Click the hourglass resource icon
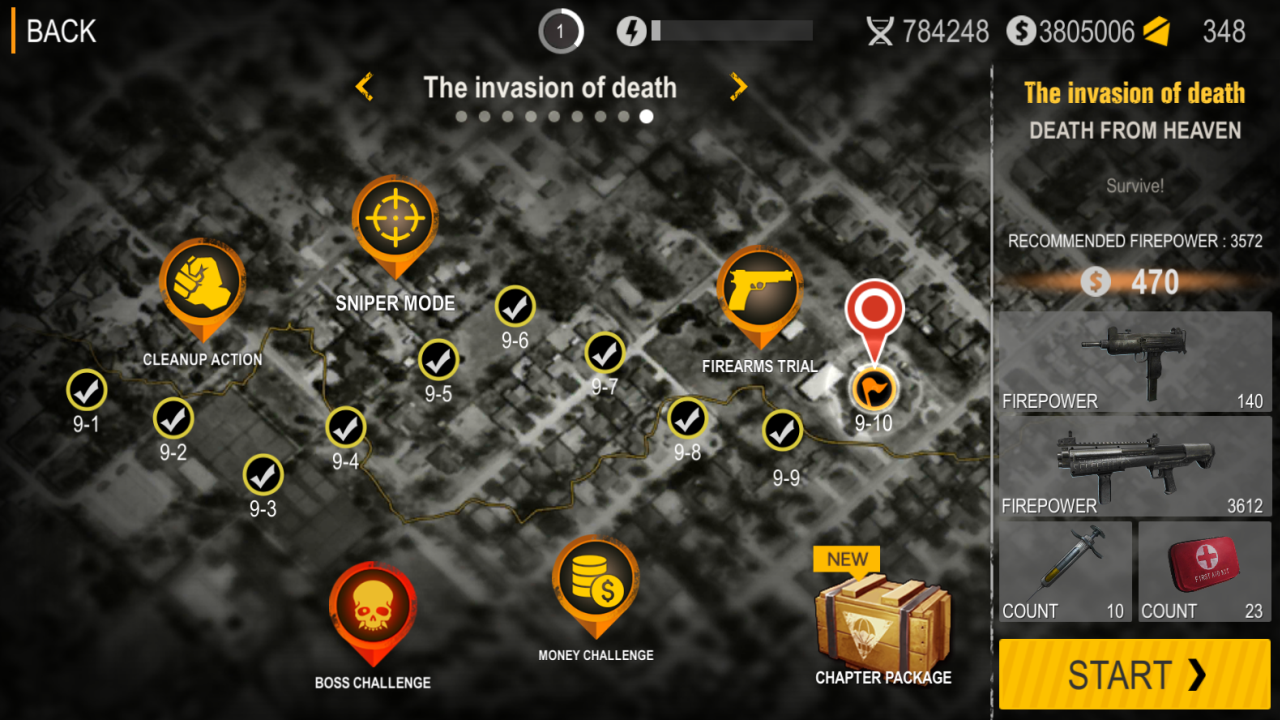Image resolution: width=1280 pixels, height=720 pixels. 880,31
